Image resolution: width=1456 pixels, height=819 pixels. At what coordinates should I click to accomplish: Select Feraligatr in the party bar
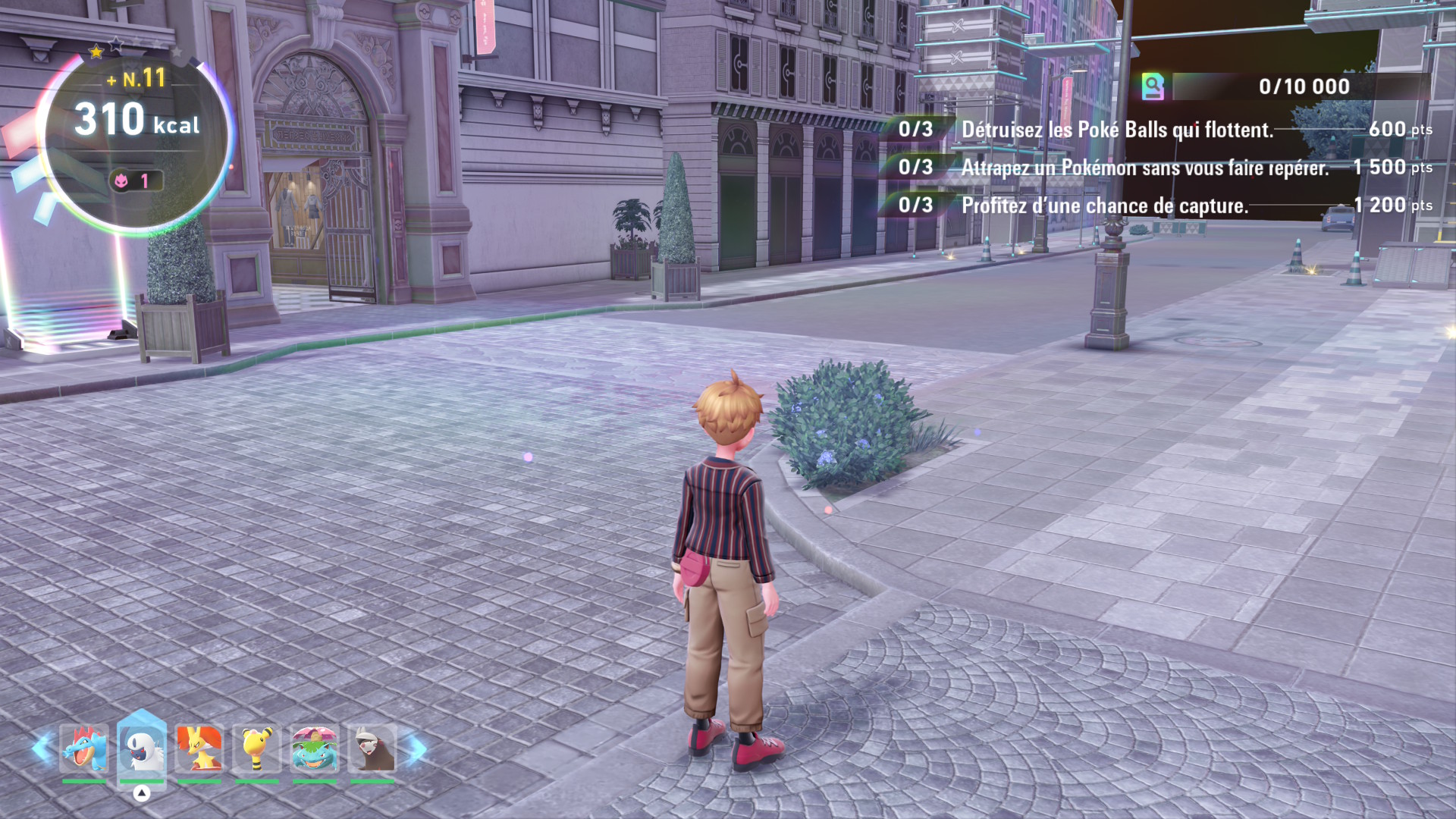tap(84, 748)
